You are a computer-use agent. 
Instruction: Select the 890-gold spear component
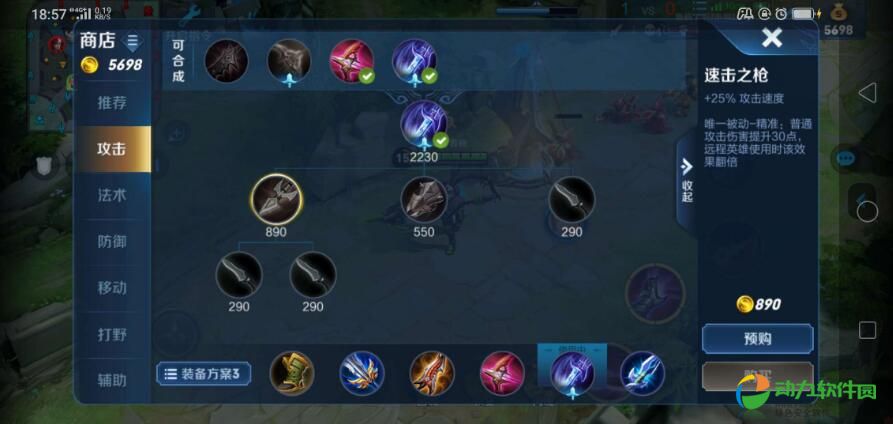(x=276, y=199)
